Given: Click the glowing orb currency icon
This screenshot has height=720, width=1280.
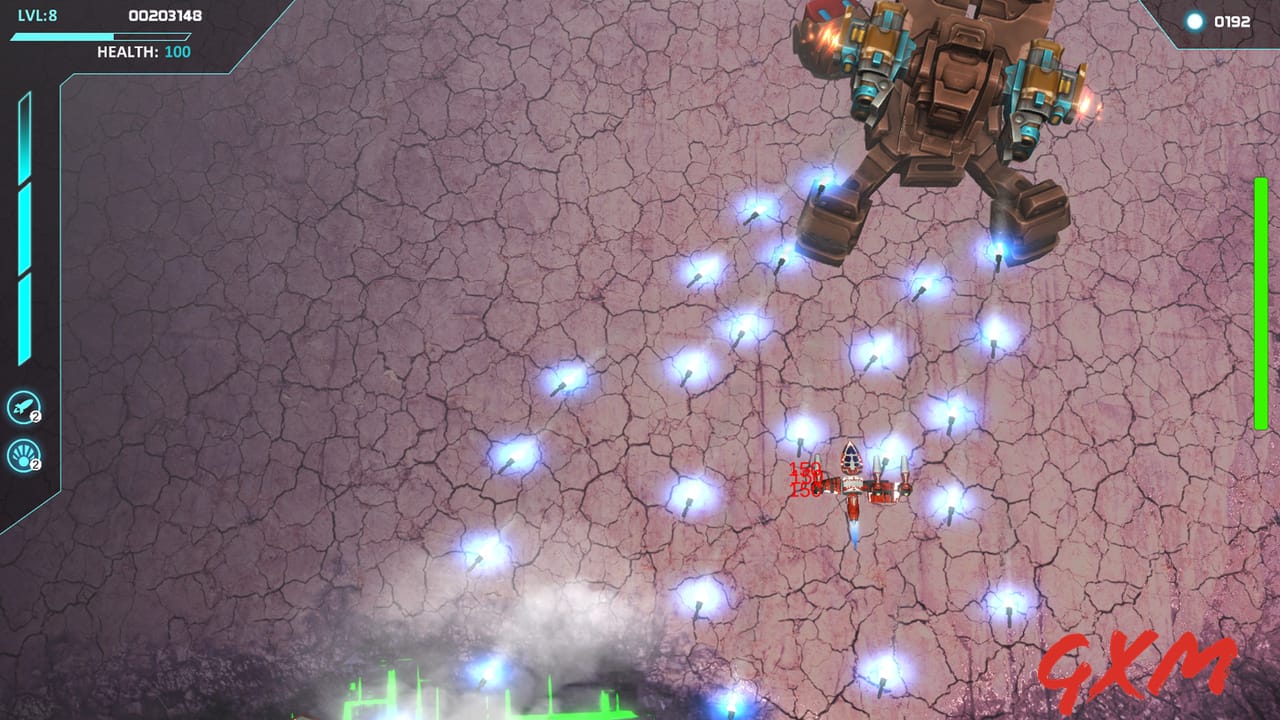Looking at the screenshot, I should pos(1193,21).
